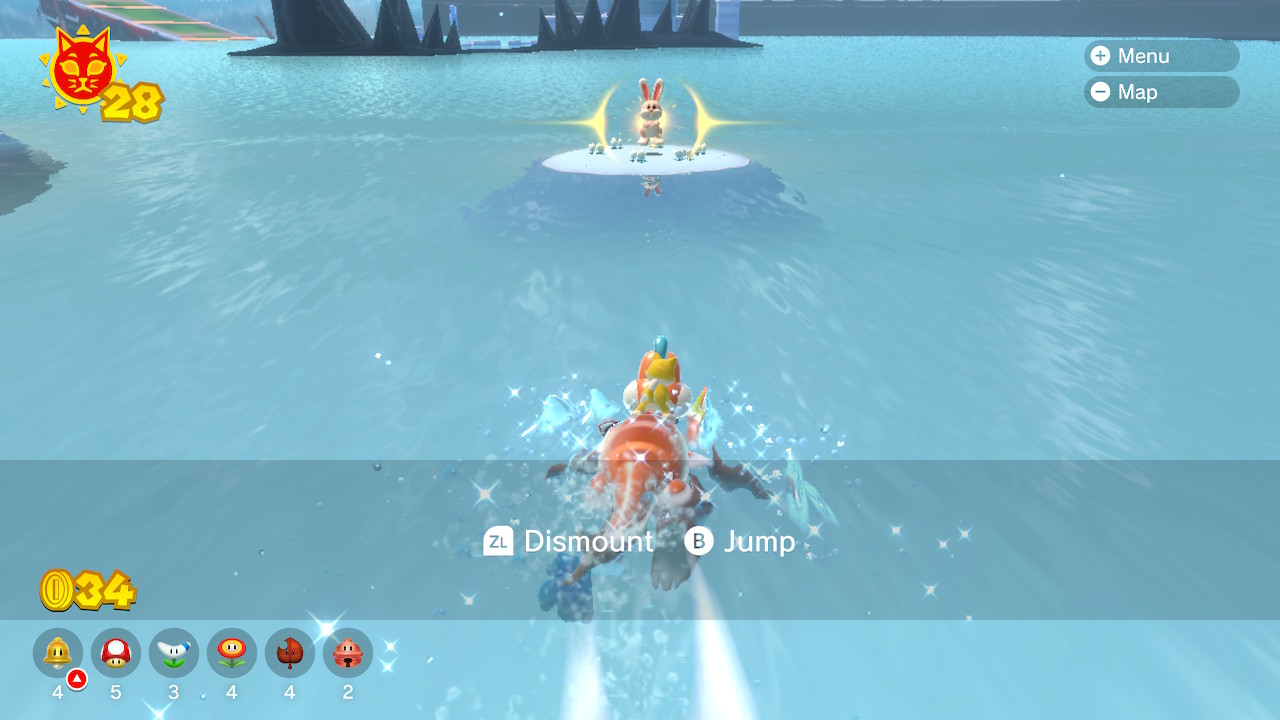The image size is (1280, 720).
Task: Choose the red Super Mushroom item
Action: (x=116, y=653)
